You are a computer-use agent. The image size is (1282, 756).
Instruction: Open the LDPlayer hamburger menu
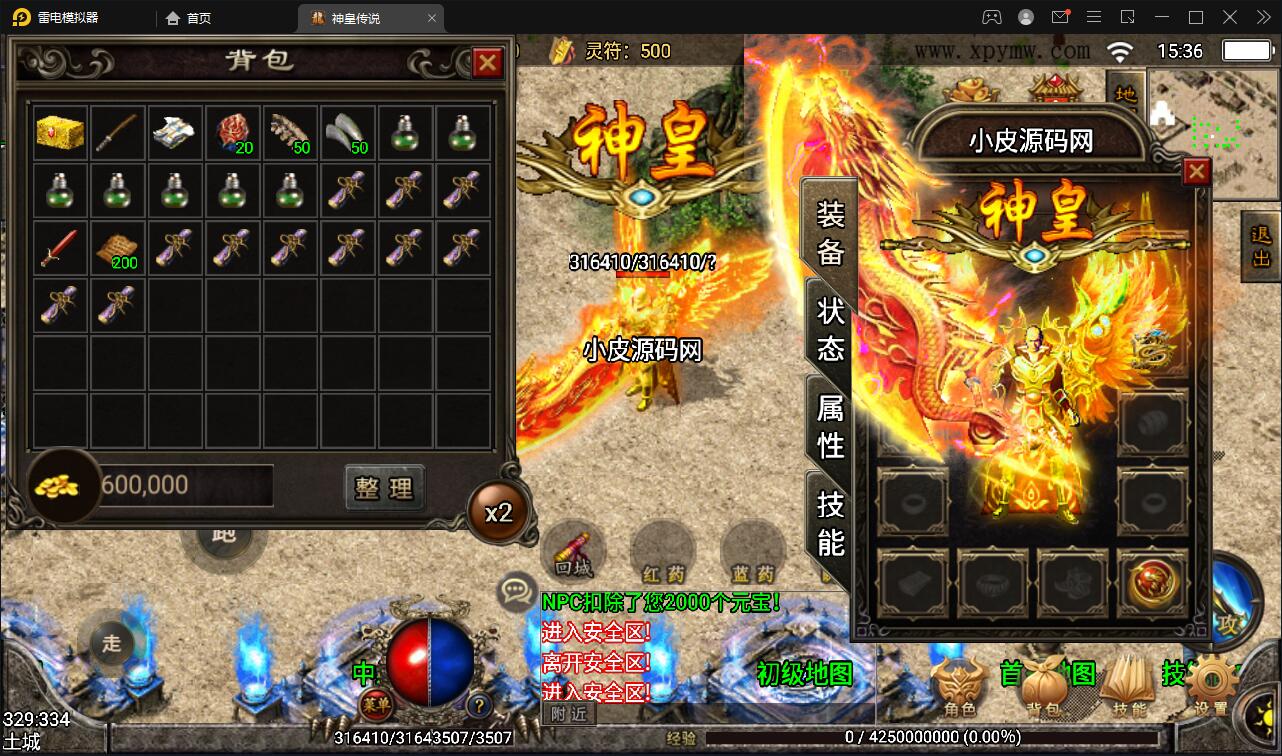[x=1094, y=17]
